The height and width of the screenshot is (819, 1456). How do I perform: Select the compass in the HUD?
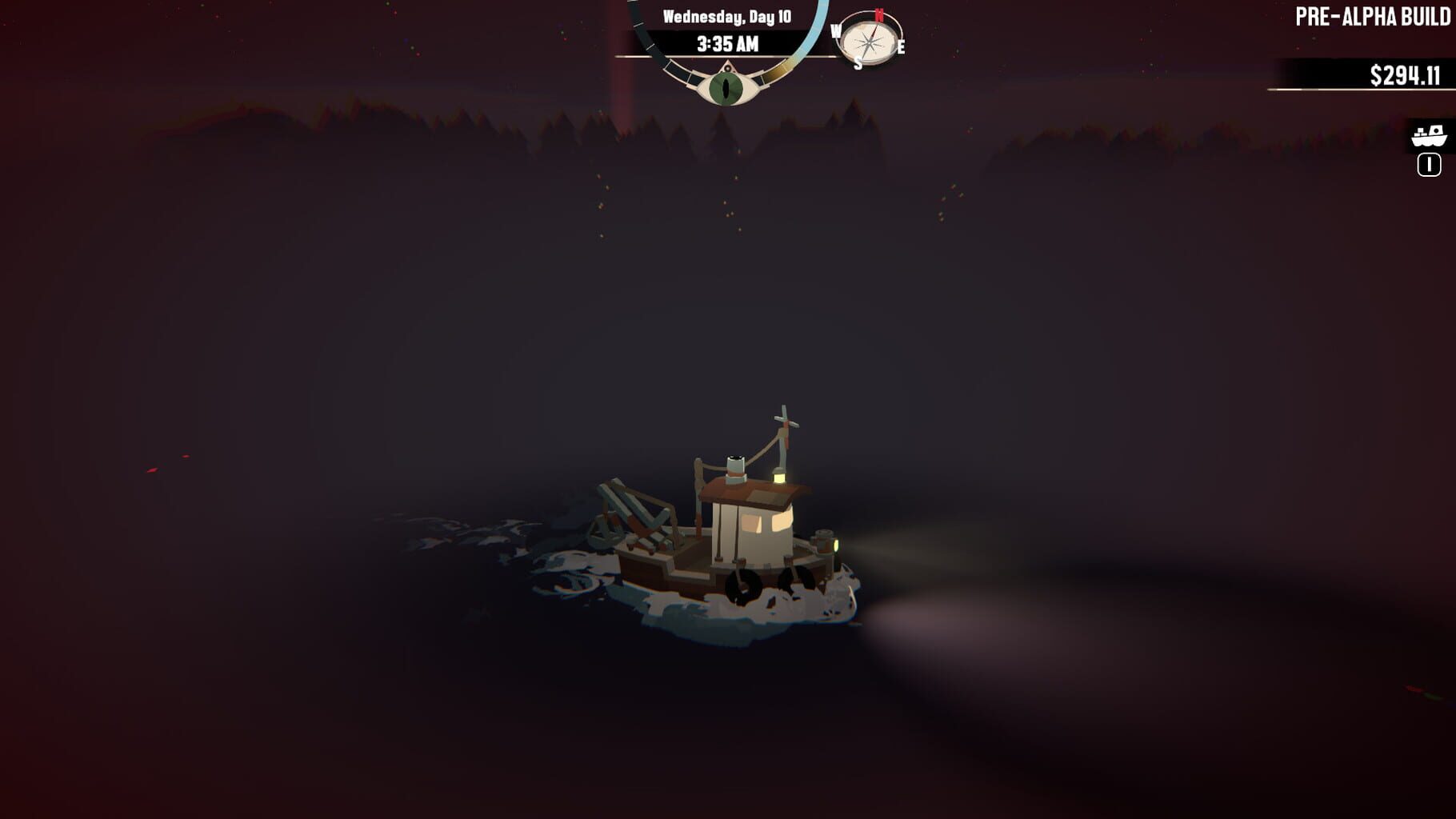[870, 40]
